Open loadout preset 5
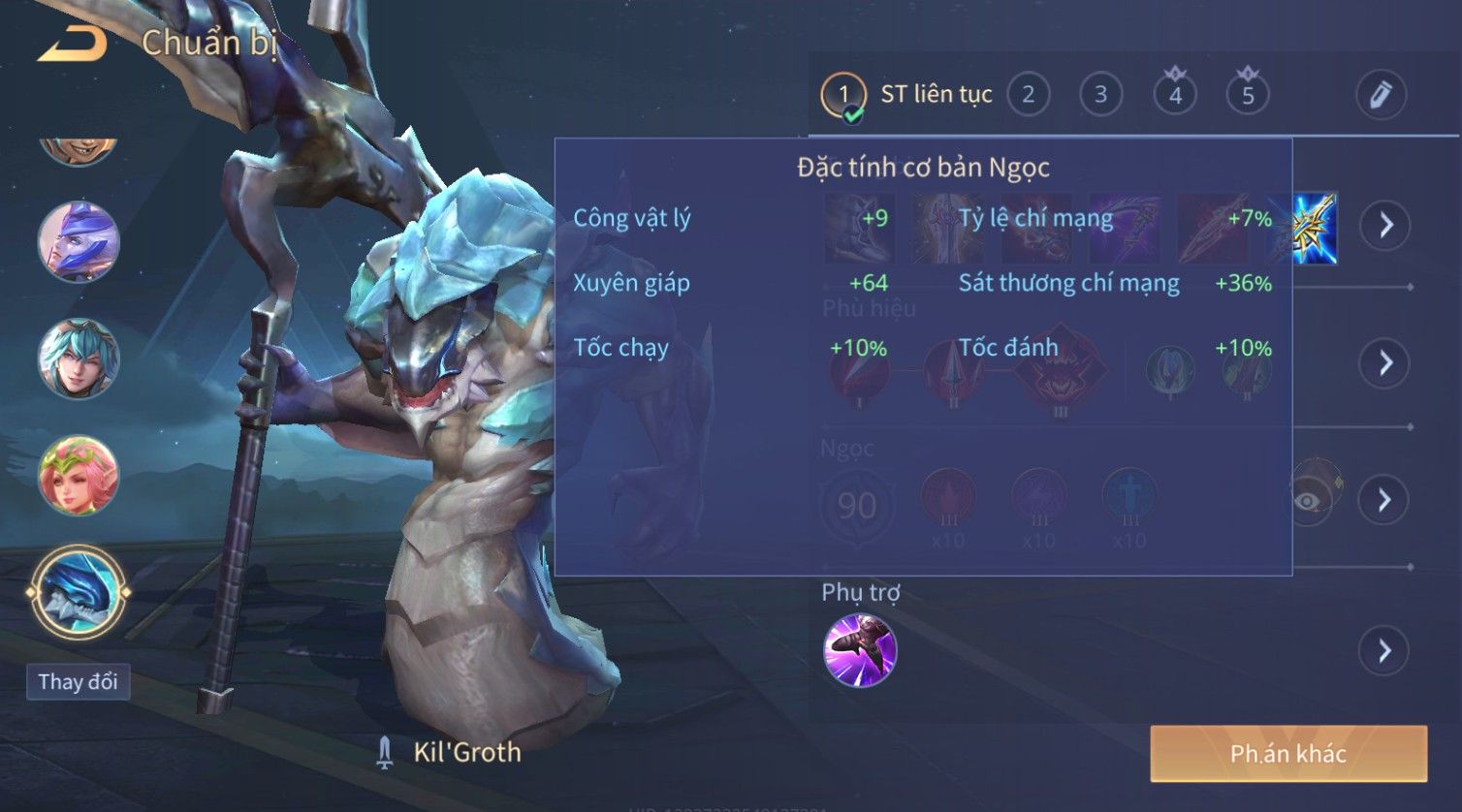Image resolution: width=1462 pixels, height=812 pixels. tap(1248, 95)
